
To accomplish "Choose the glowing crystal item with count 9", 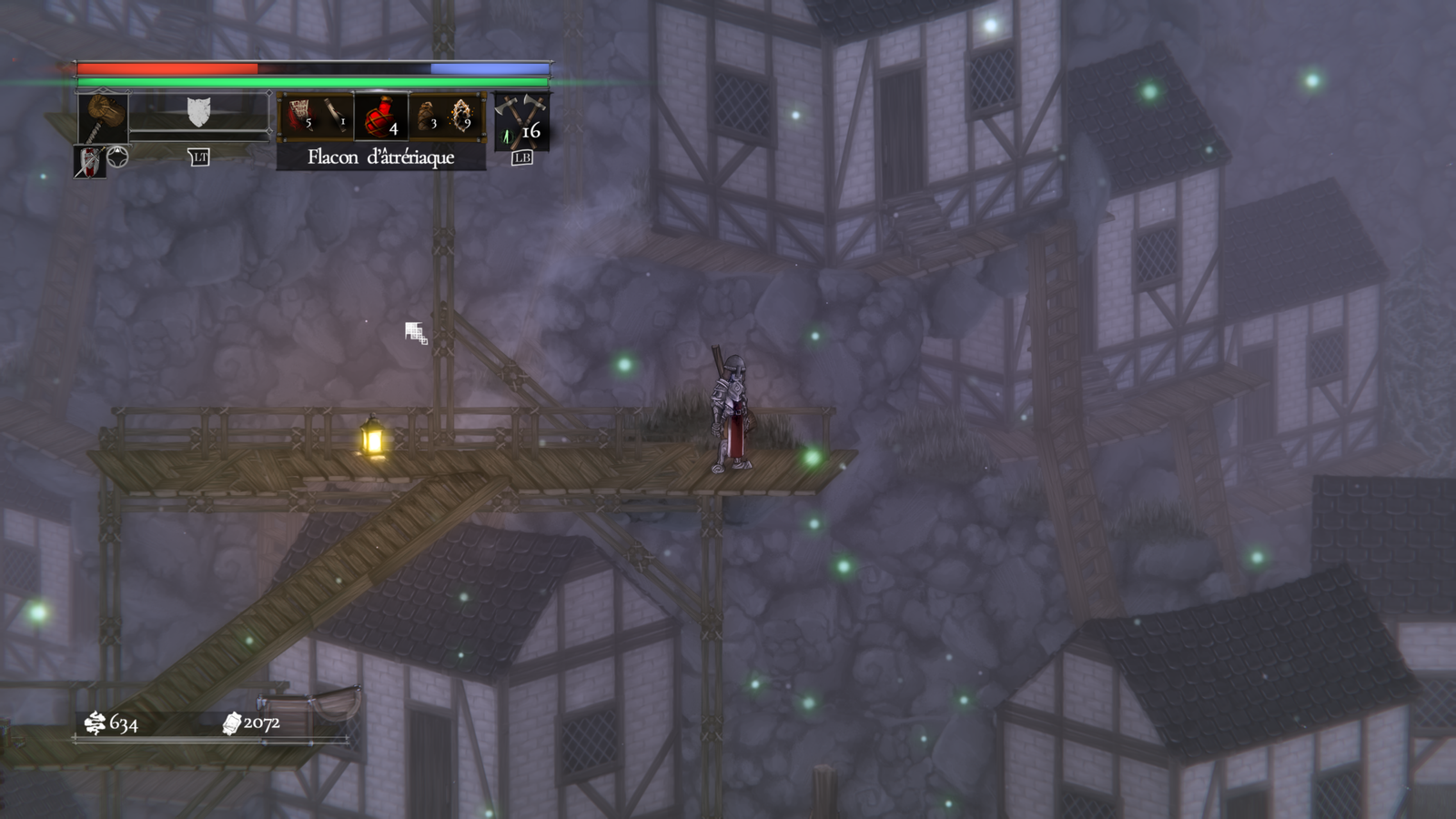I will click(x=461, y=116).
